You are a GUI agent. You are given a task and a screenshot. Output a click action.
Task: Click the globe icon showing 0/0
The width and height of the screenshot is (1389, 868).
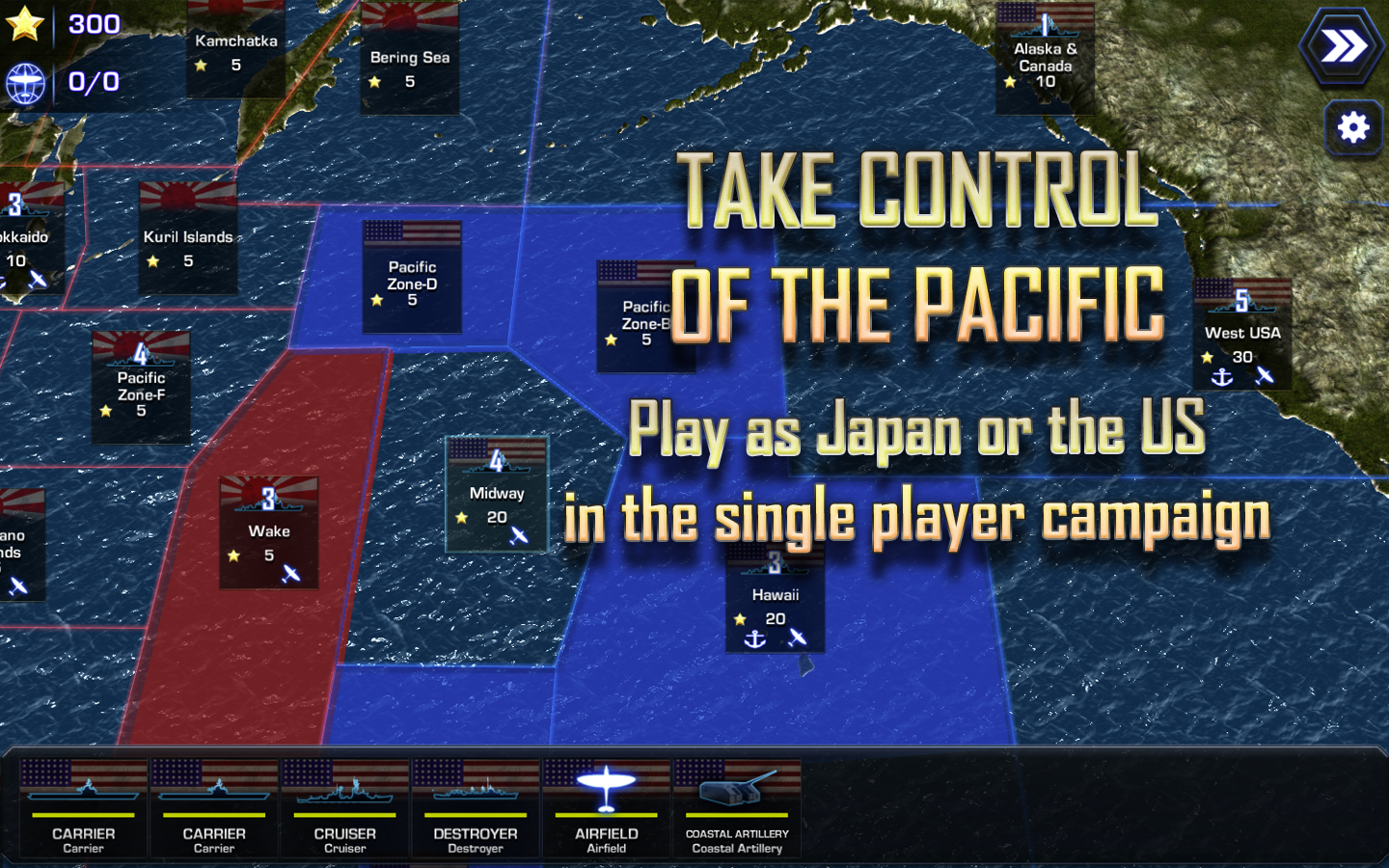tap(27, 82)
